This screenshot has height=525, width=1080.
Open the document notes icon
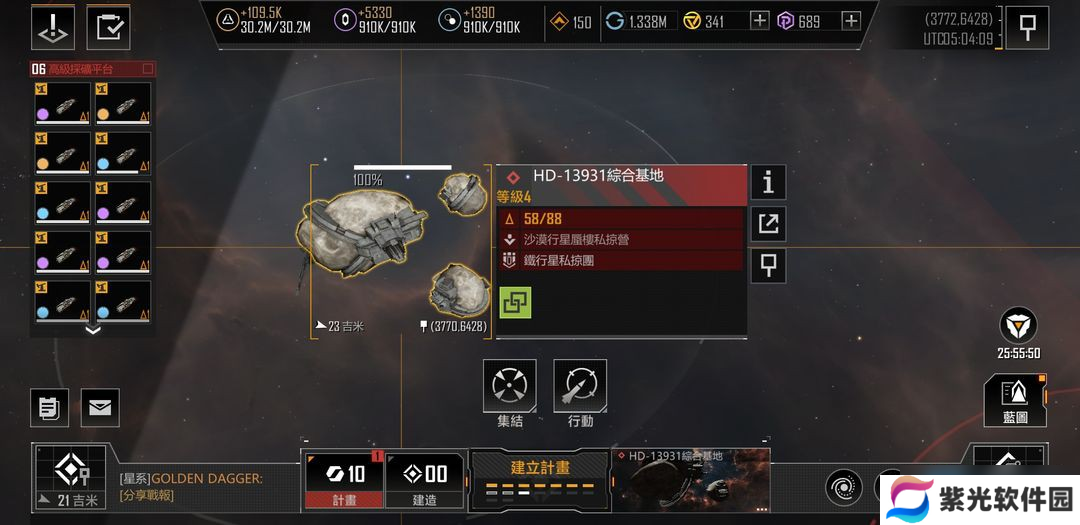[x=49, y=407]
